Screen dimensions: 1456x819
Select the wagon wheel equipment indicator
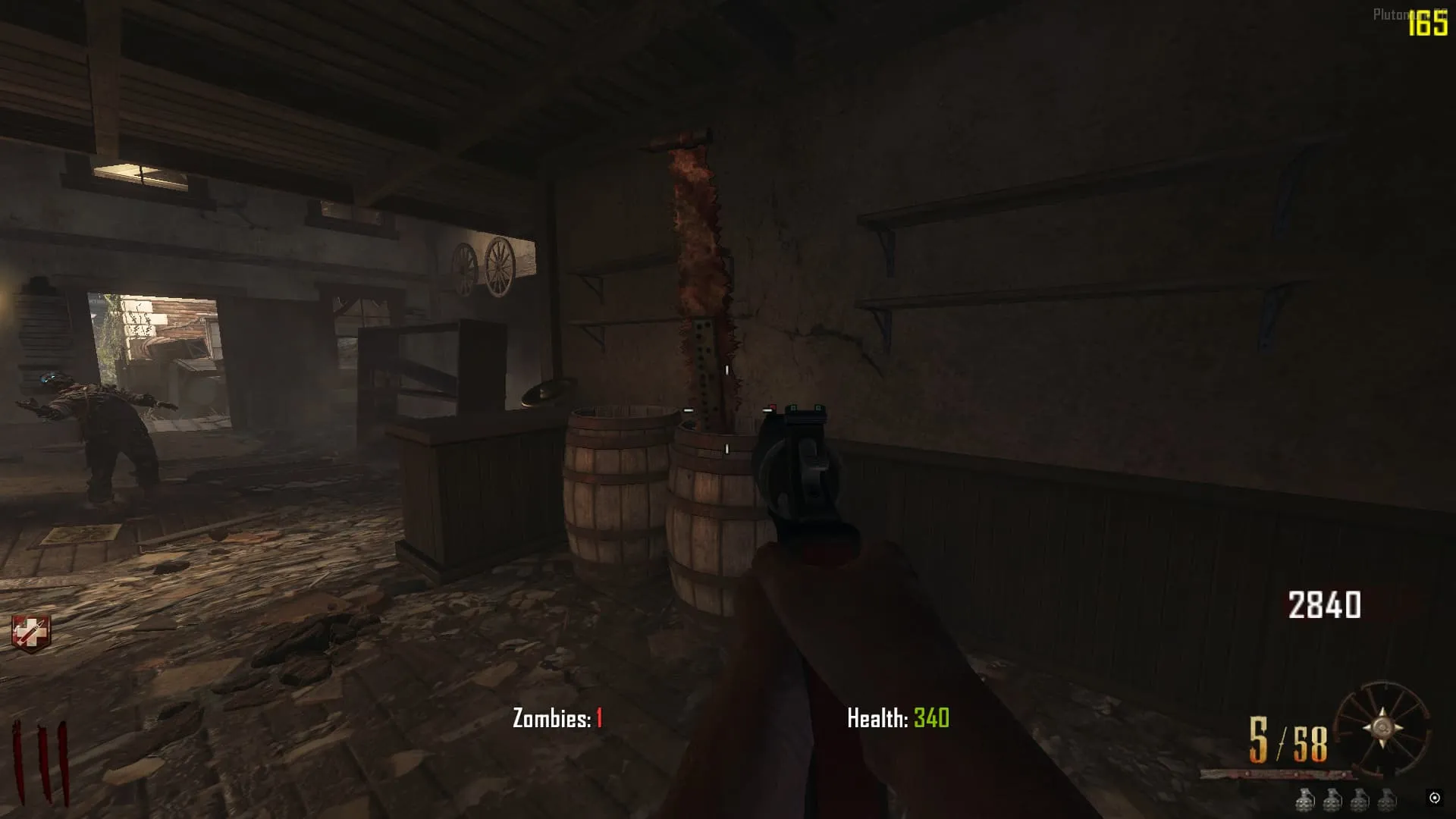pyautogui.click(x=1382, y=727)
